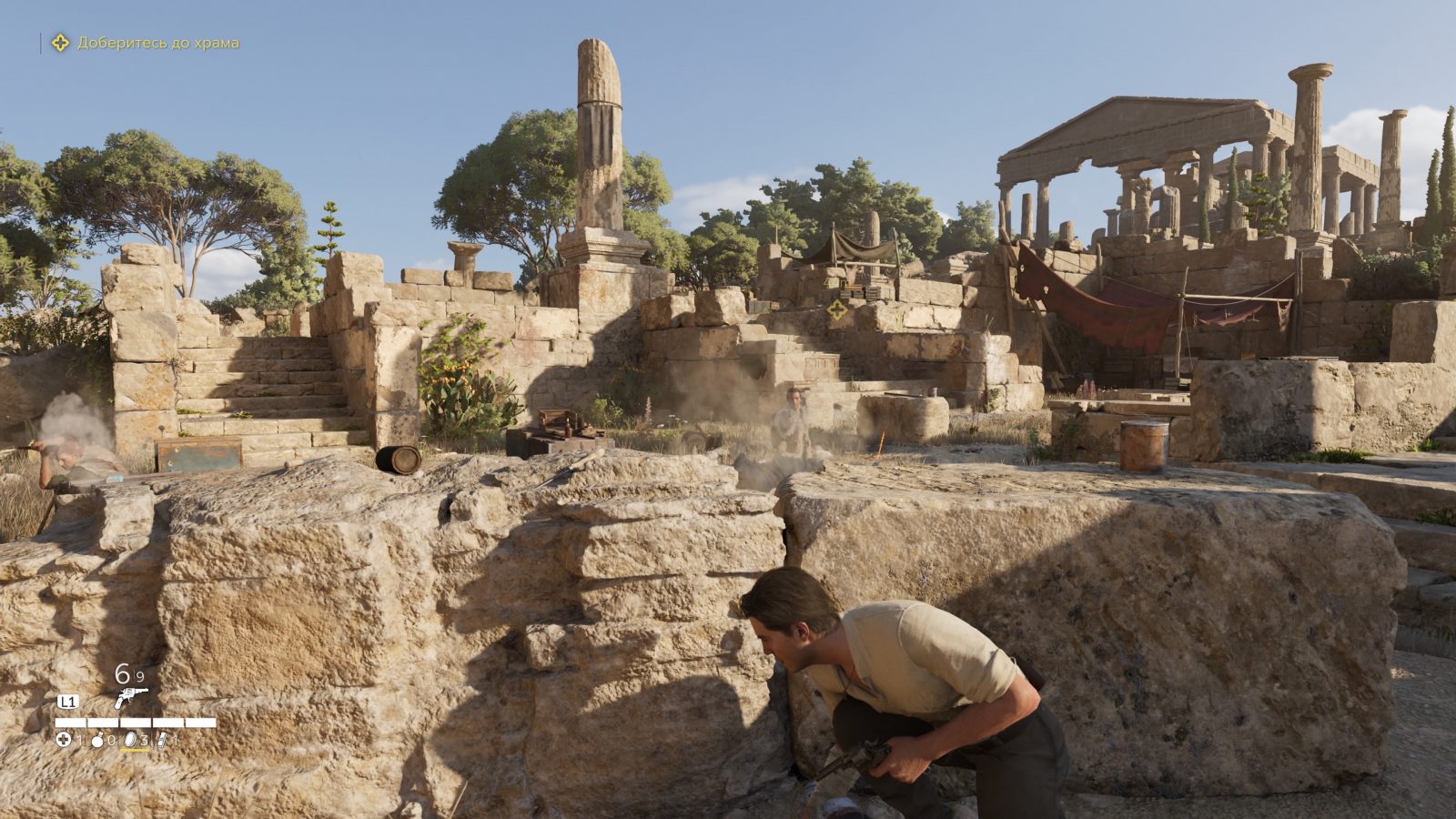Viewport: 1456px width, 819px height.
Task: Choose the round flask grenade icon
Action: pos(97,740)
